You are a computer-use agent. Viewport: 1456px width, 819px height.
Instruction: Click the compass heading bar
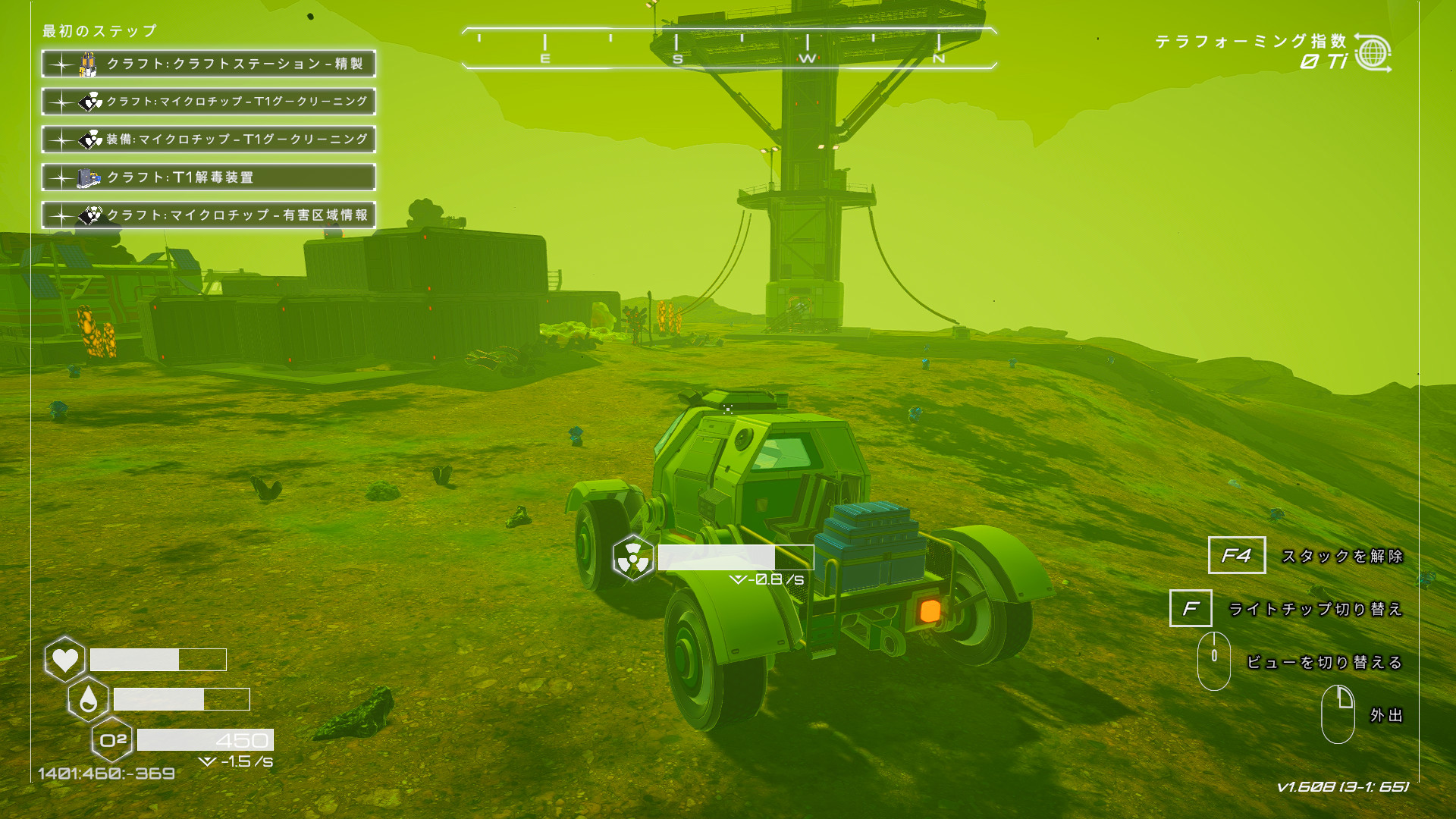[728, 49]
